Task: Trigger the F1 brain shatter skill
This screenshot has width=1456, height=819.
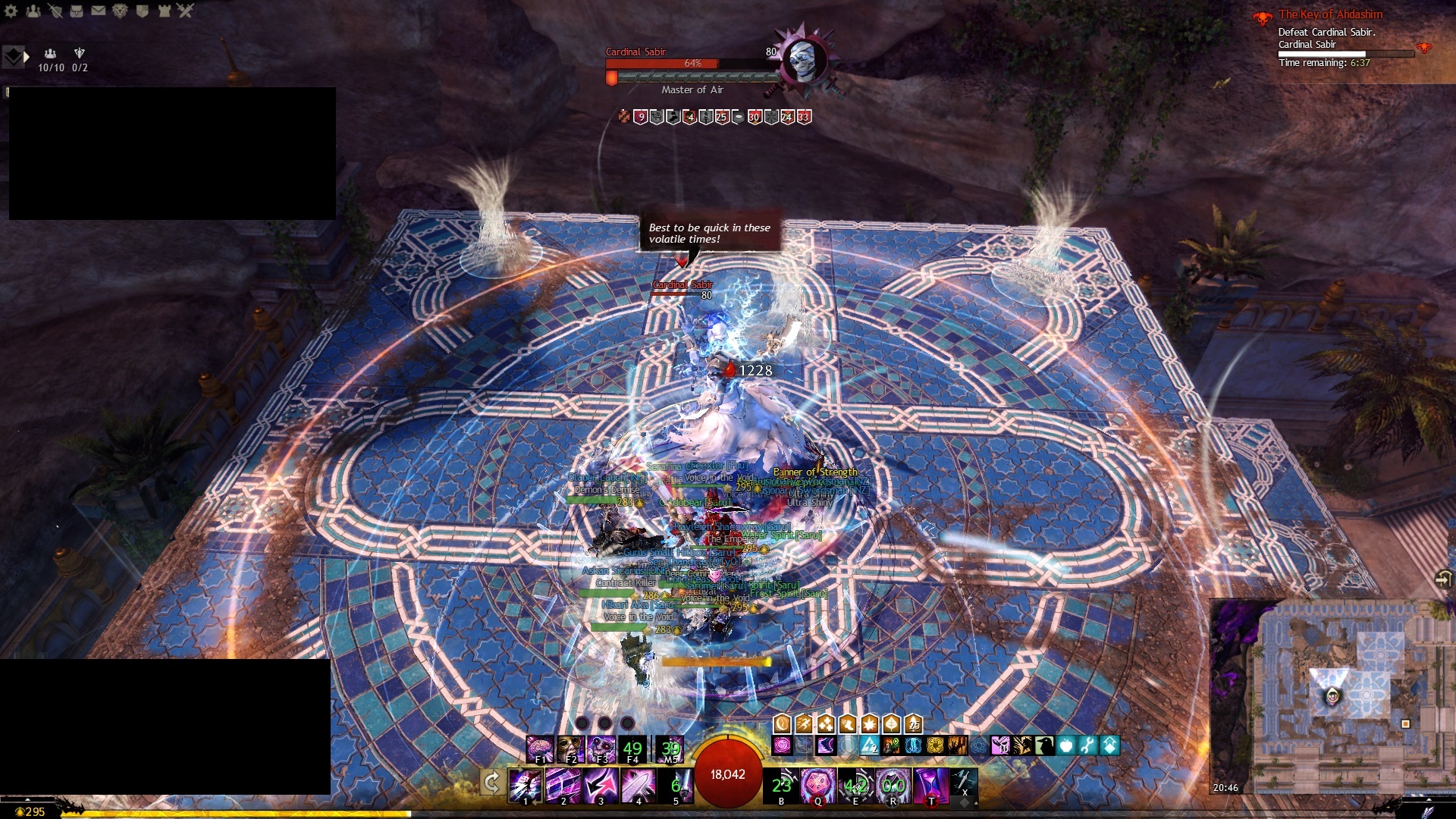Action: [x=540, y=749]
